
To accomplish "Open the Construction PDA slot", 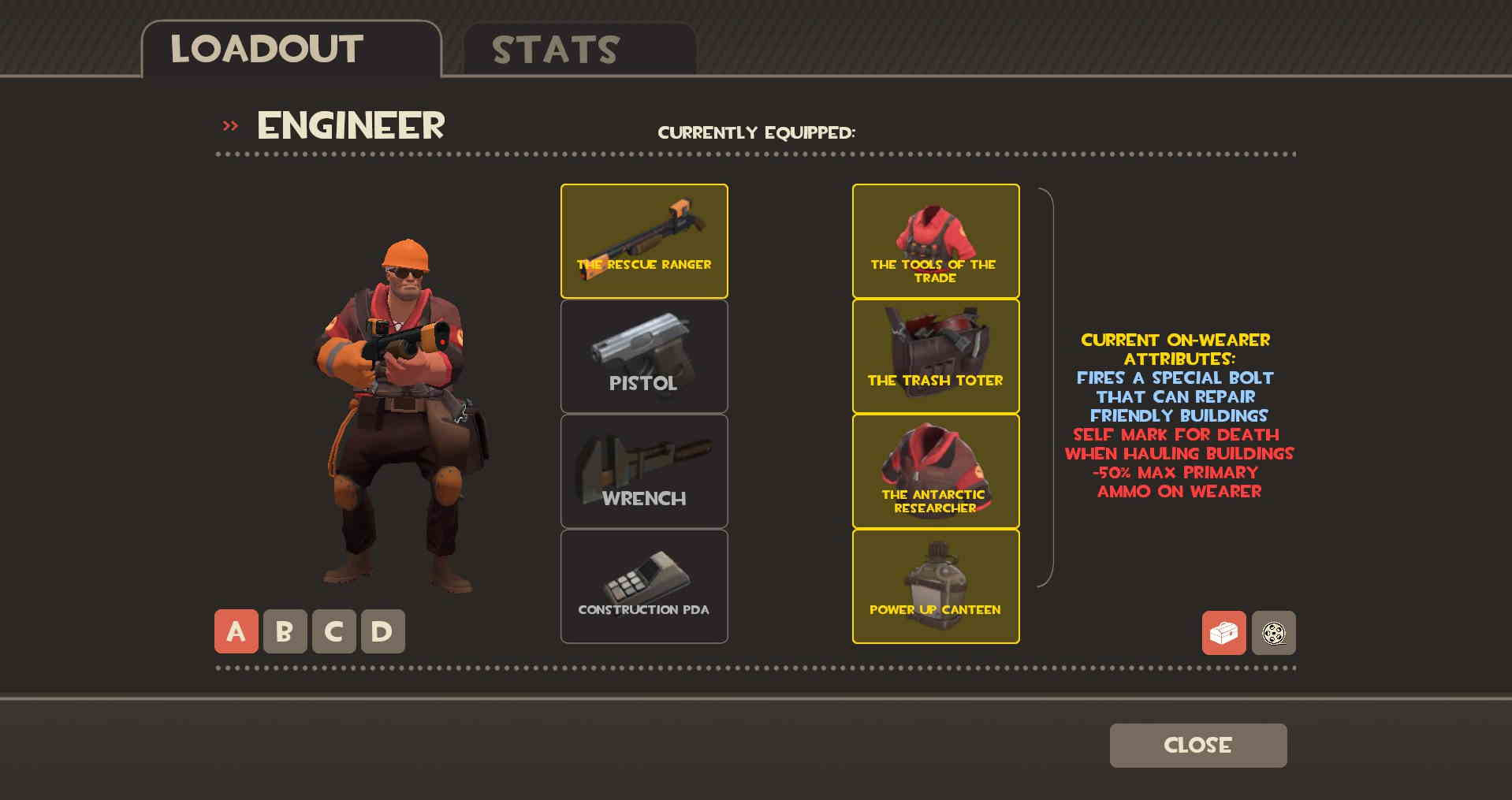I will [x=643, y=586].
